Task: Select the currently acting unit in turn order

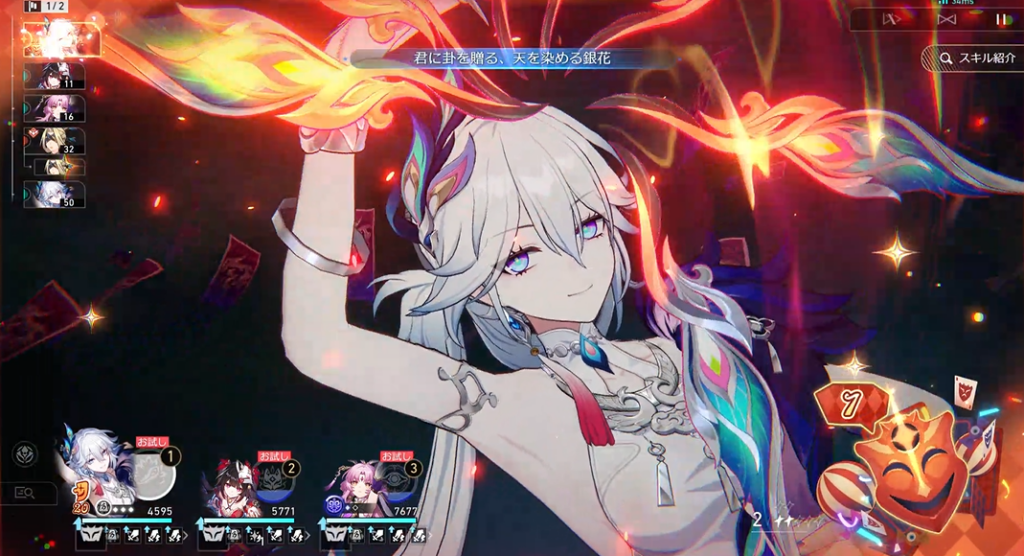Action: point(61,39)
